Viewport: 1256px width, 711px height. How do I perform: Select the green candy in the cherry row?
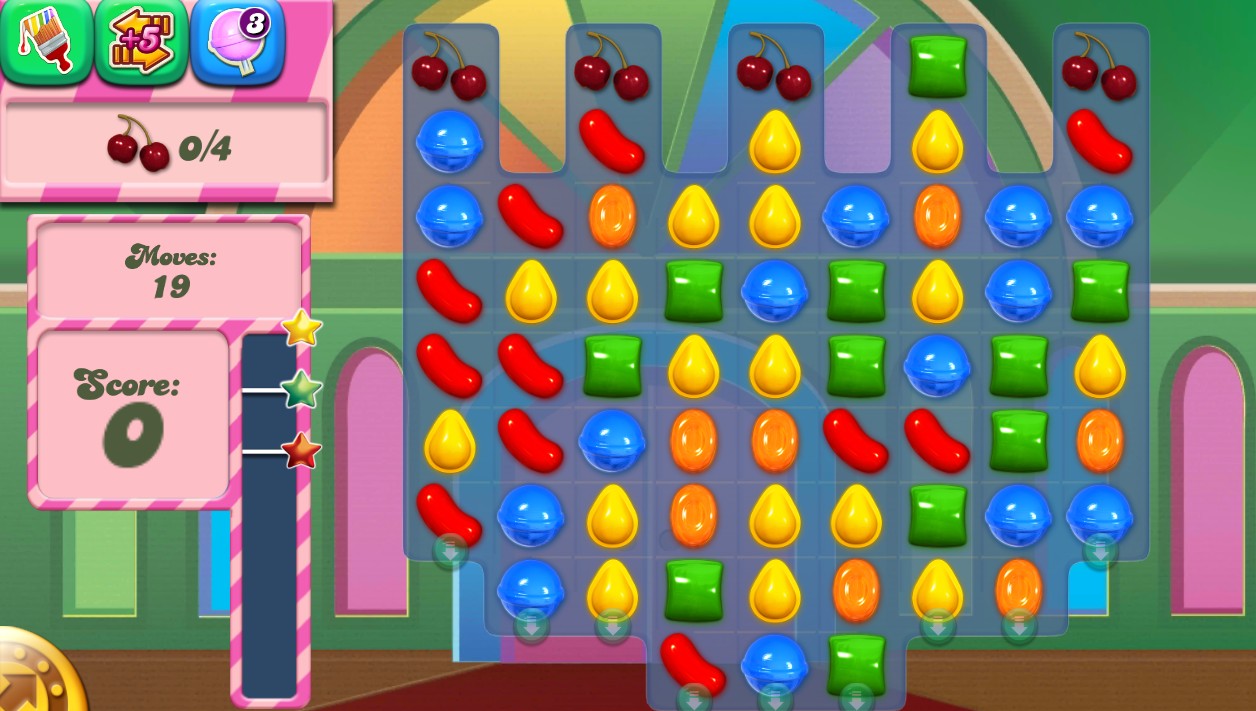click(937, 65)
